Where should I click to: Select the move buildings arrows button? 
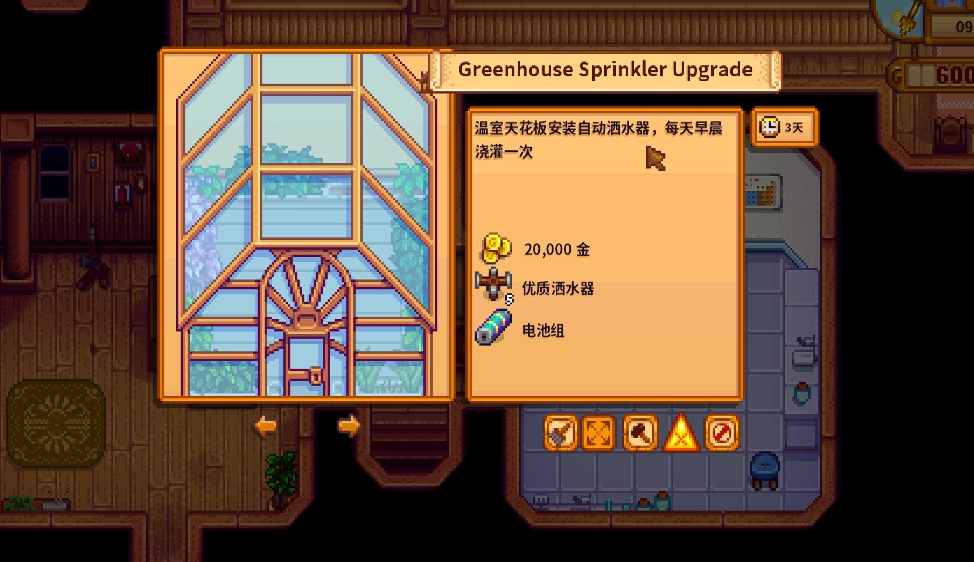pyautogui.click(x=600, y=433)
